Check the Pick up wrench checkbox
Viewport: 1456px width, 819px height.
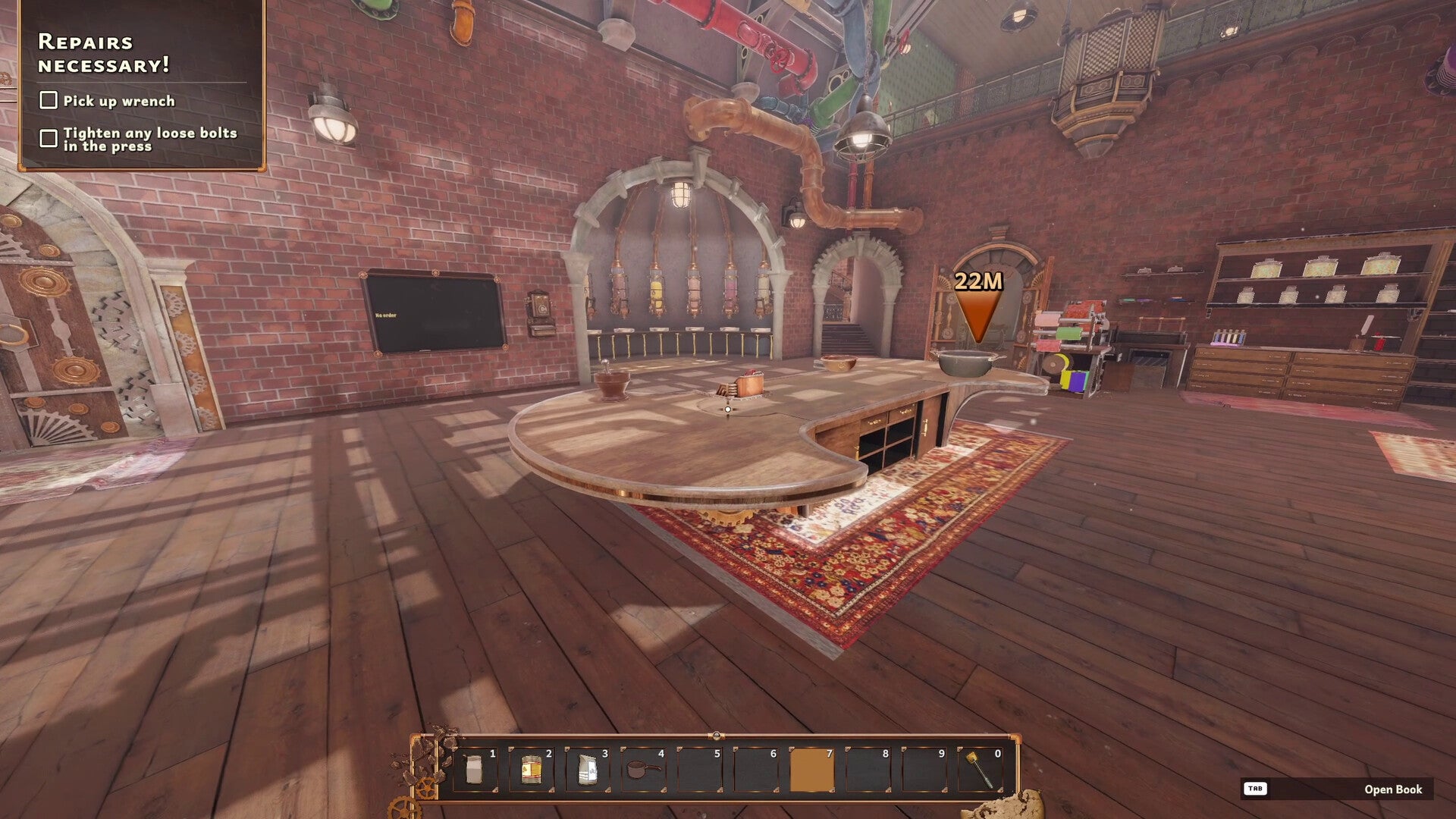point(49,99)
